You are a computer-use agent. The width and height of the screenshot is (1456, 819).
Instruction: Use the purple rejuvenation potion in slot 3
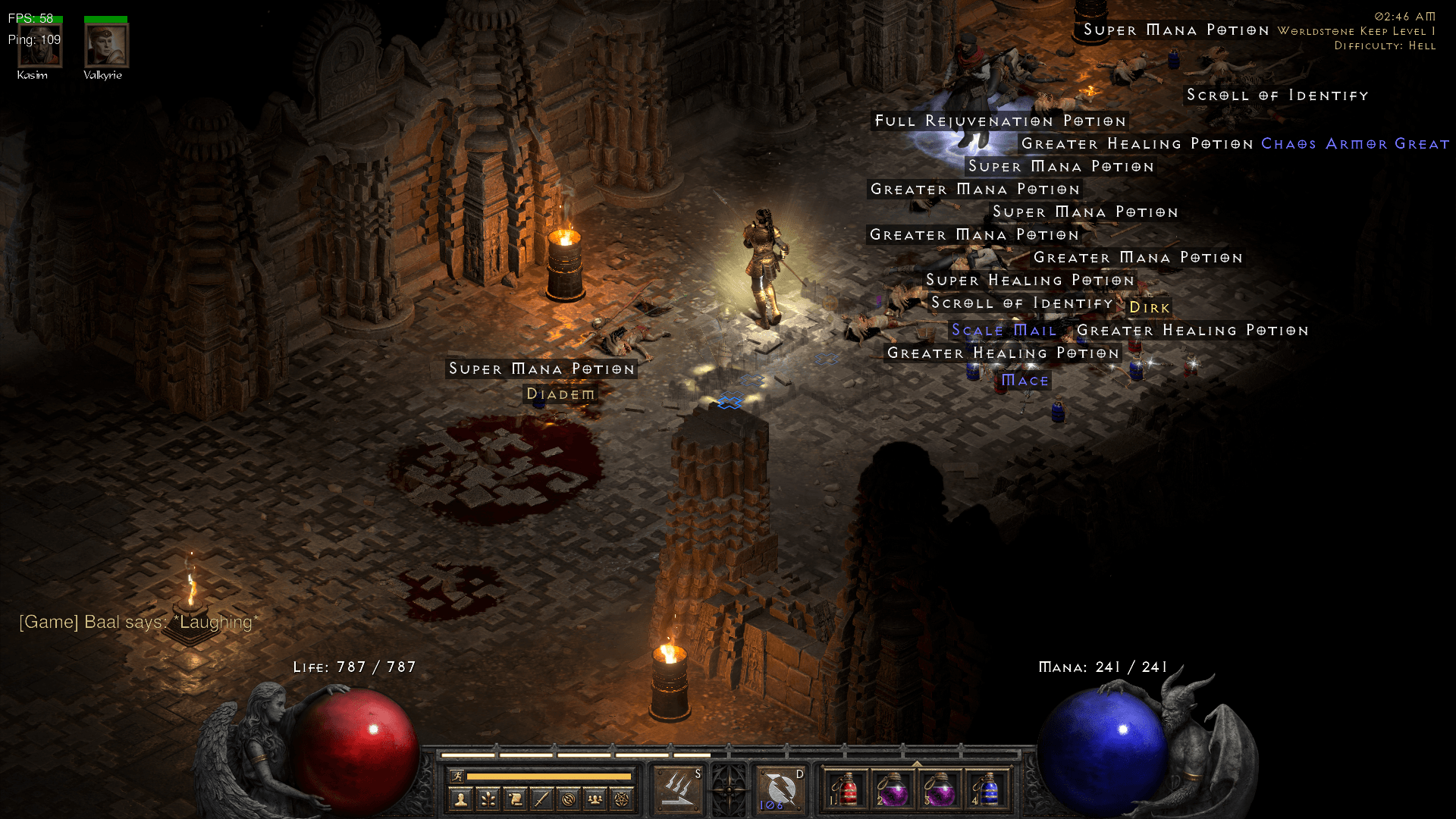pos(940,789)
